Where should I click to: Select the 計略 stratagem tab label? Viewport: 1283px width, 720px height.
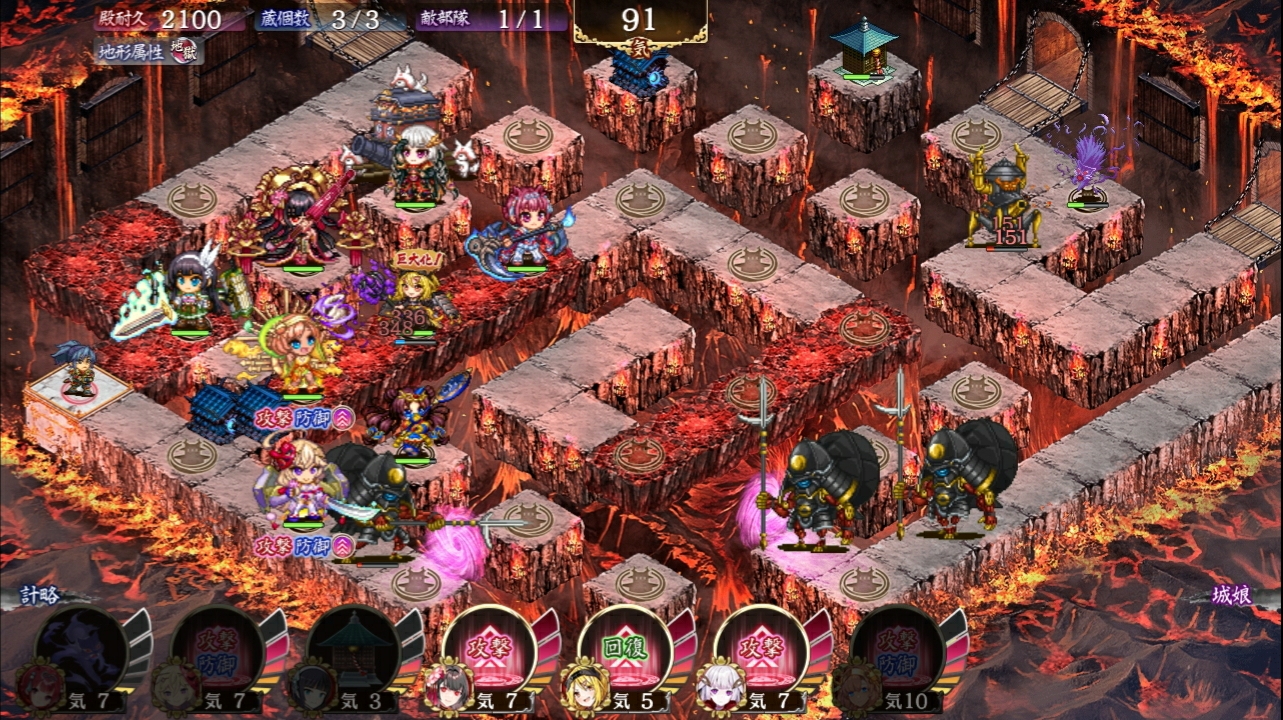tap(42, 595)
